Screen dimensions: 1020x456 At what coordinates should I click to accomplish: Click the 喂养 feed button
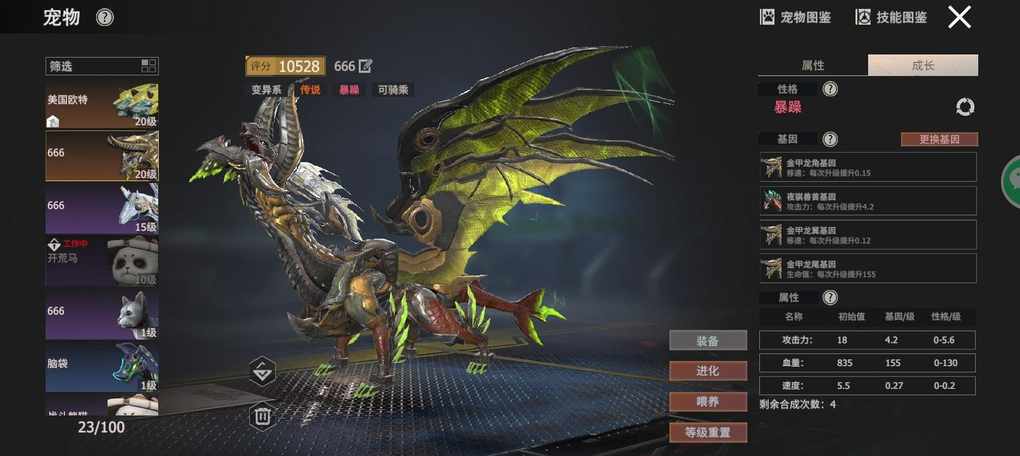(x=708, y=402)
